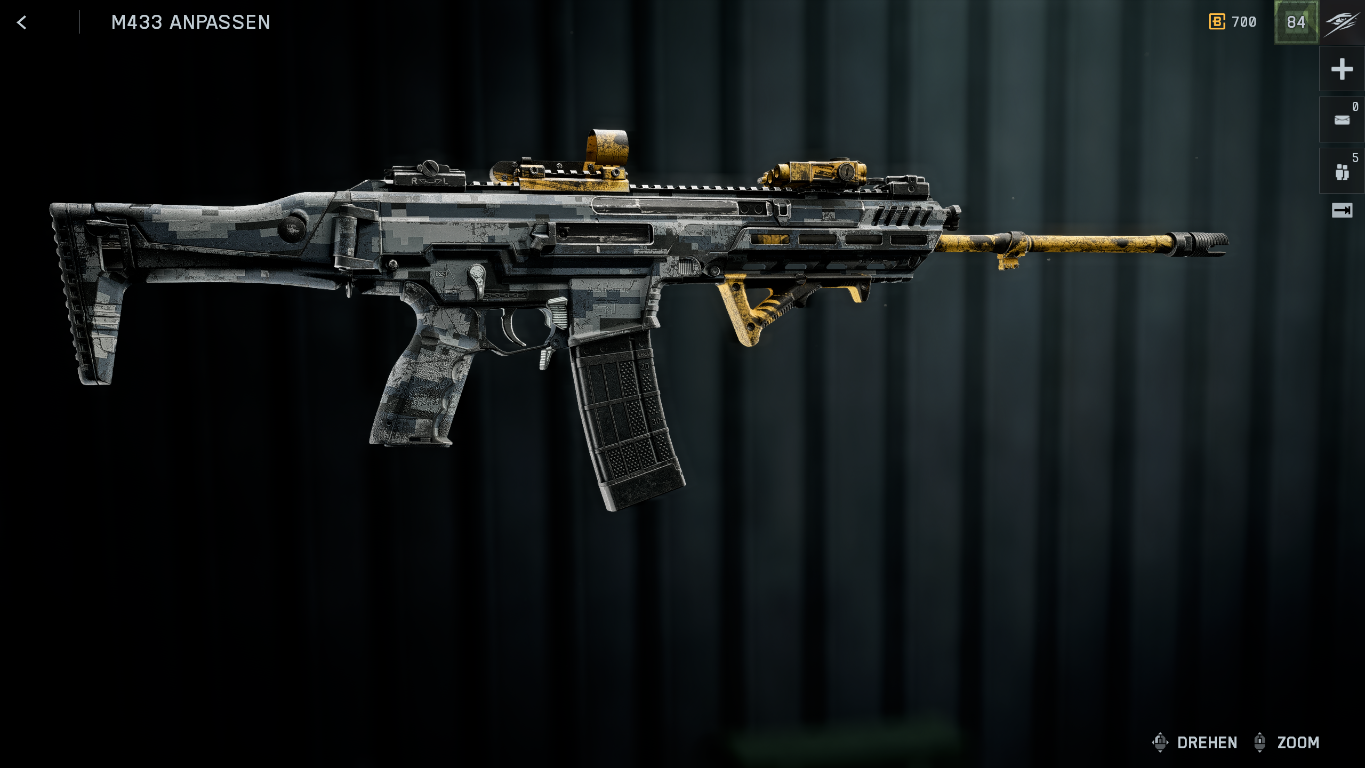Click the exit arrow icon in the sidebar

(x=1341, y=210)
